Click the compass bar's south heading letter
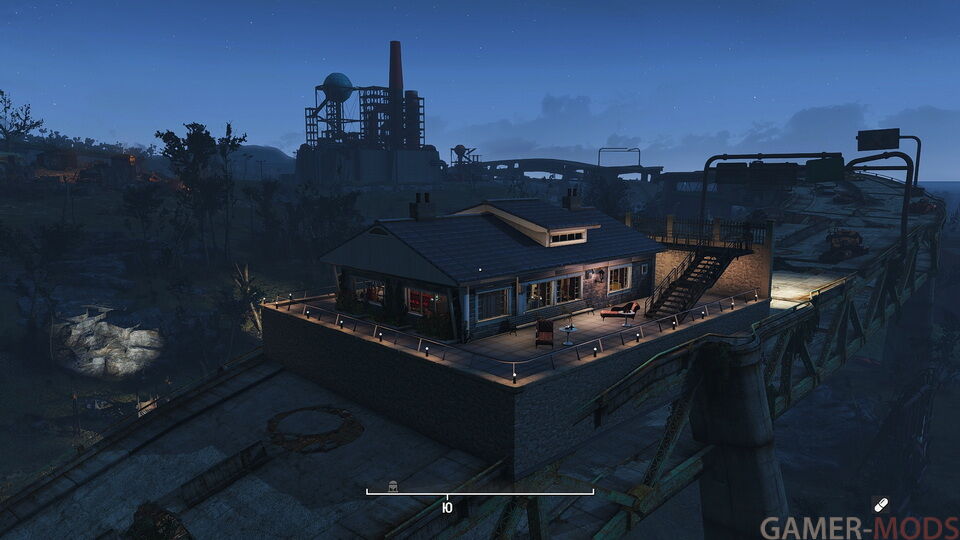The height and width of the screenshot is (540, 960). click(447, 508)
